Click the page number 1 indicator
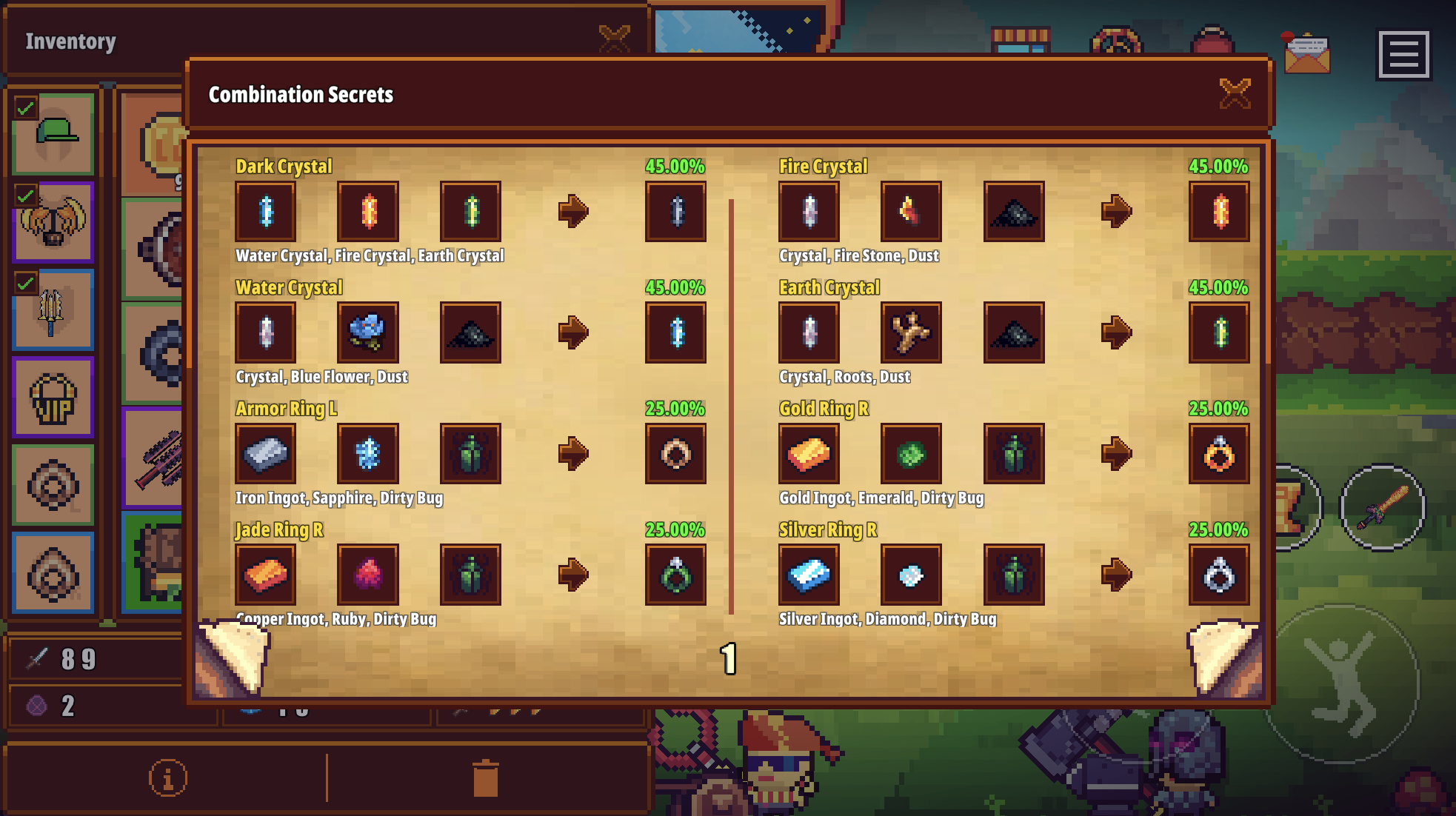Image resolution: width=1456 pixels, height=816 pixels. (728, 658)
